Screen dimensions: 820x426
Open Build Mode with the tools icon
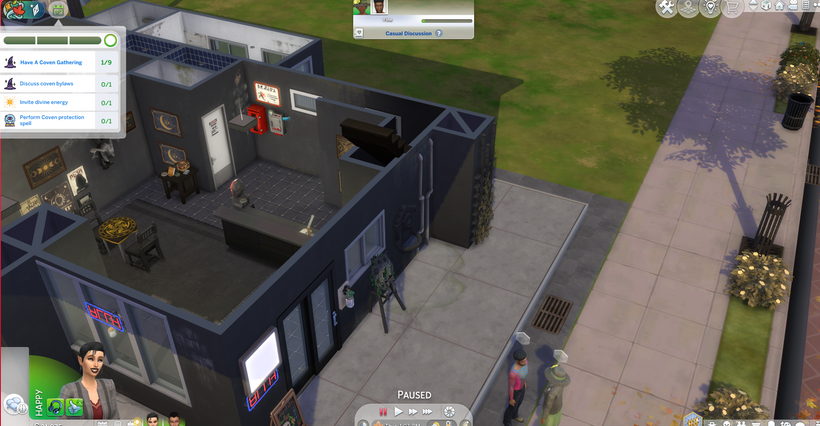coord(666,8)
